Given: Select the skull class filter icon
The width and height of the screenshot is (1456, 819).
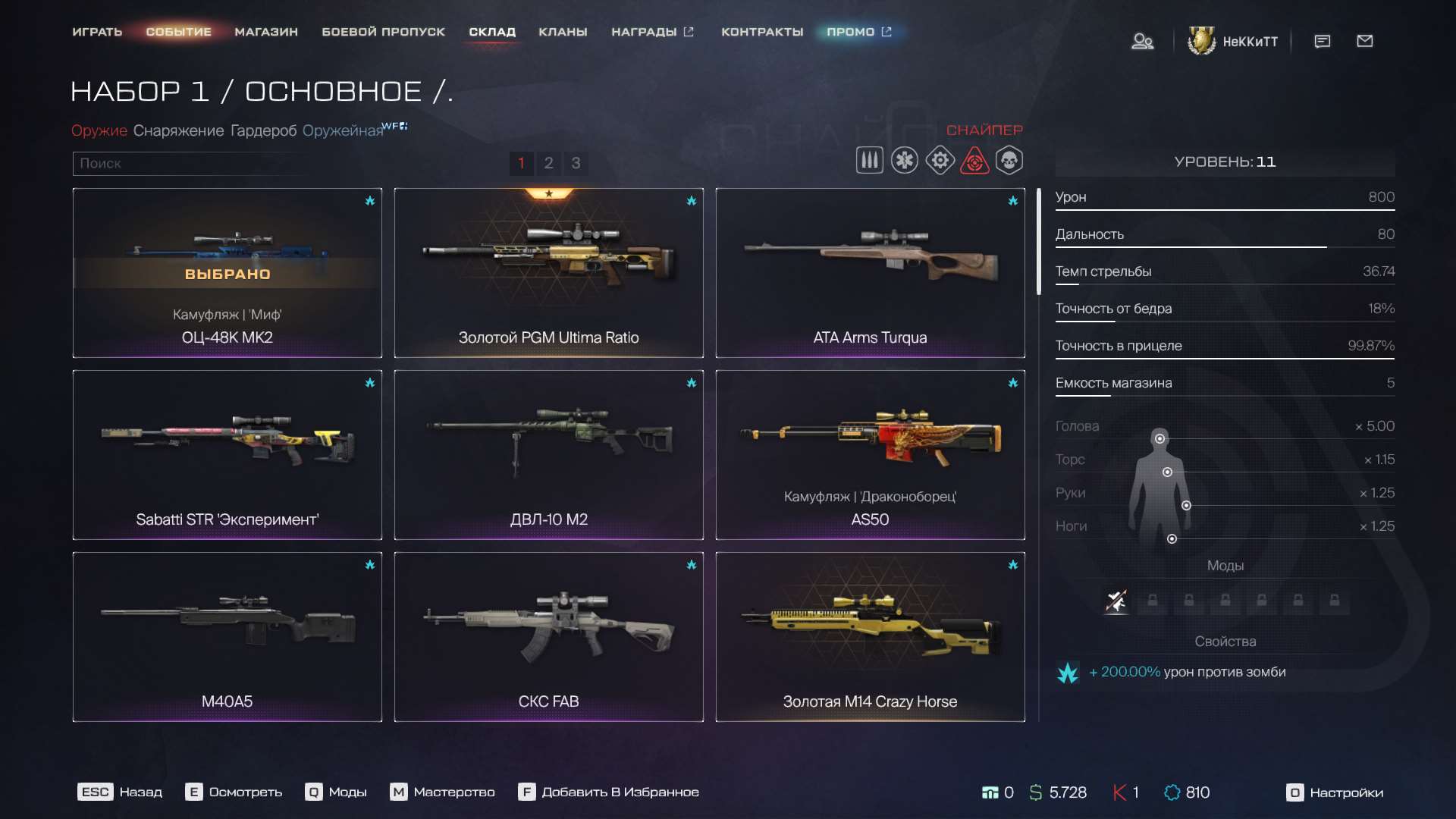Looking at the screenshot, I should [1009, 160].
